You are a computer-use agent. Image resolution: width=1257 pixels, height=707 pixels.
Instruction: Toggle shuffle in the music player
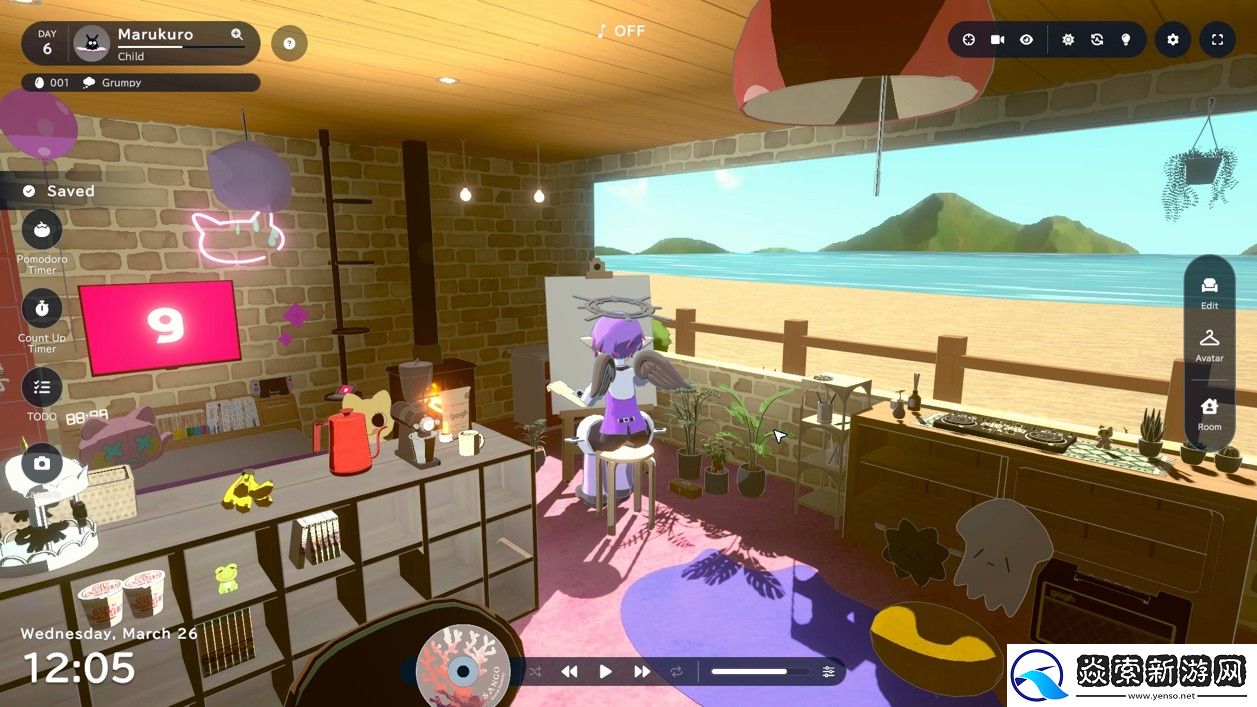(535, 672)
